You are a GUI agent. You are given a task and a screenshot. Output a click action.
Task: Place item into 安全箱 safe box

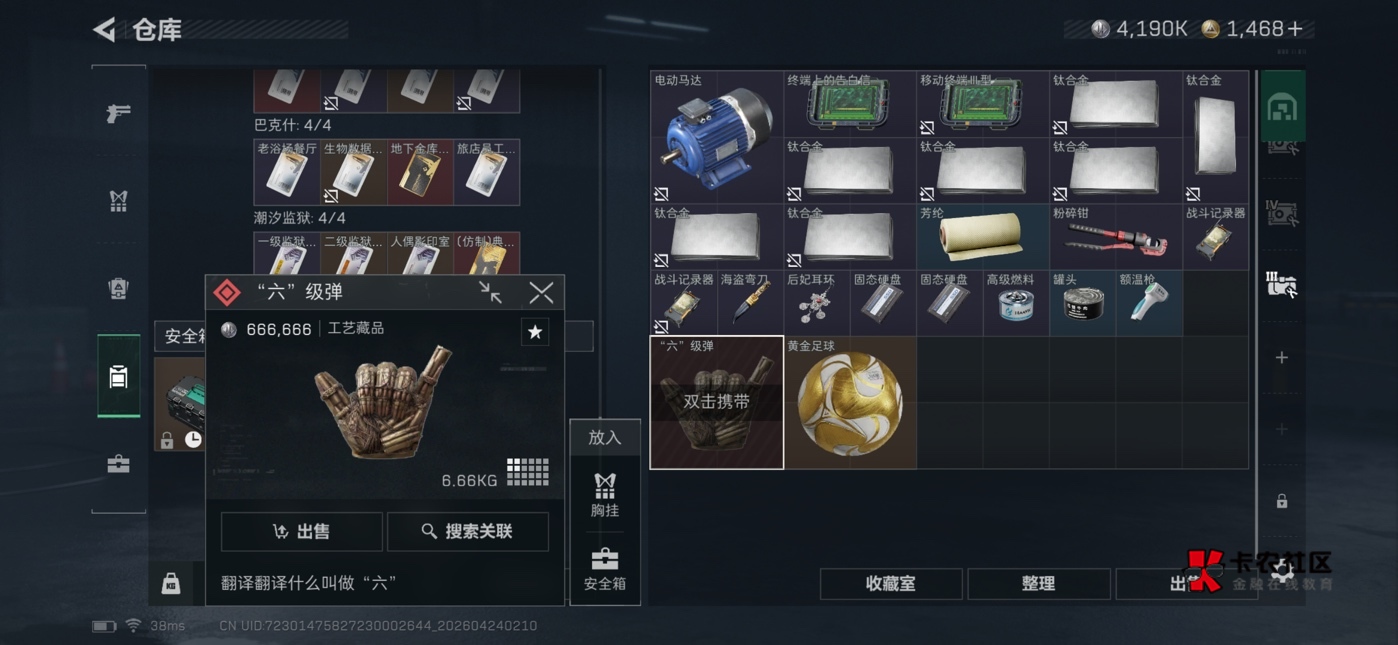[x=605, y=568]
